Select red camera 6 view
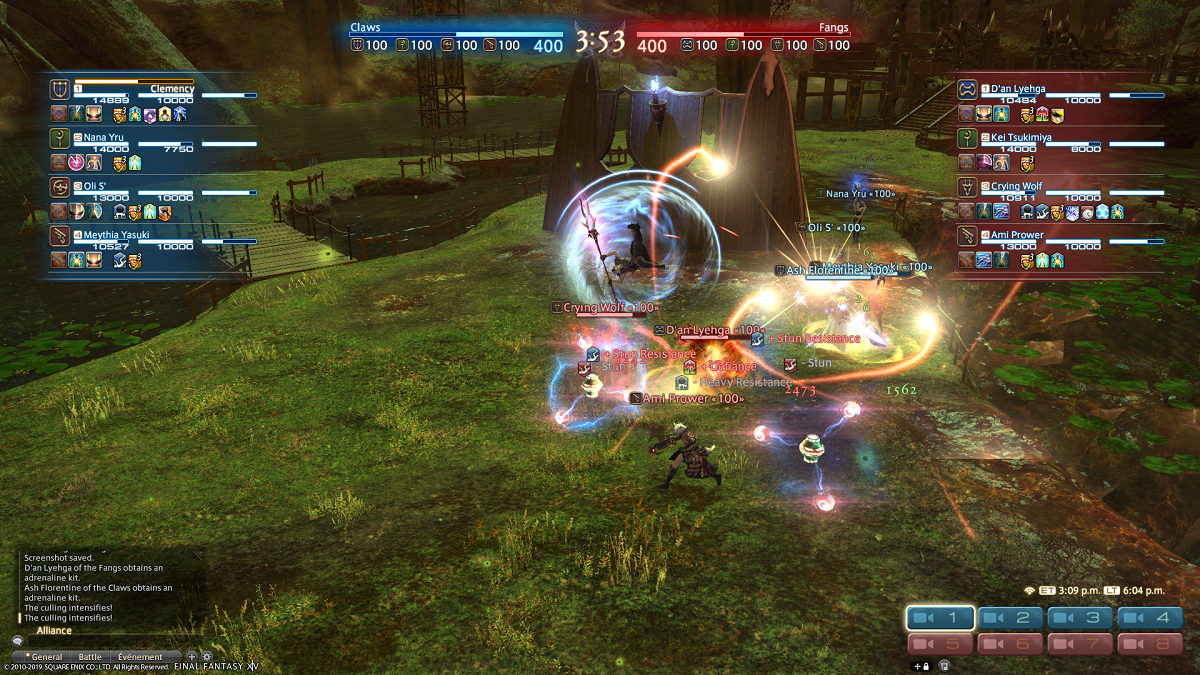The width and height of the screenshot is (1200, 675). pos(1011,645)
